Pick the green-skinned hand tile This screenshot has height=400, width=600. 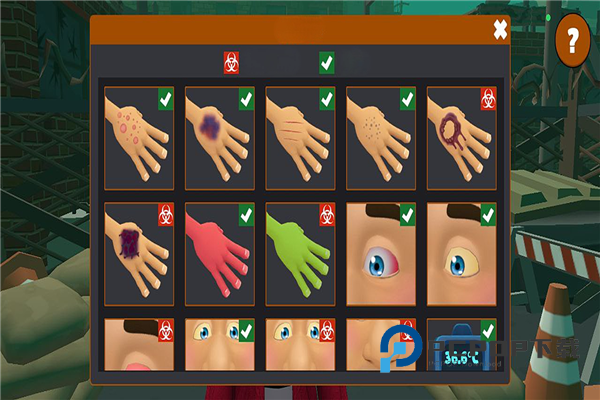[300, 254]
